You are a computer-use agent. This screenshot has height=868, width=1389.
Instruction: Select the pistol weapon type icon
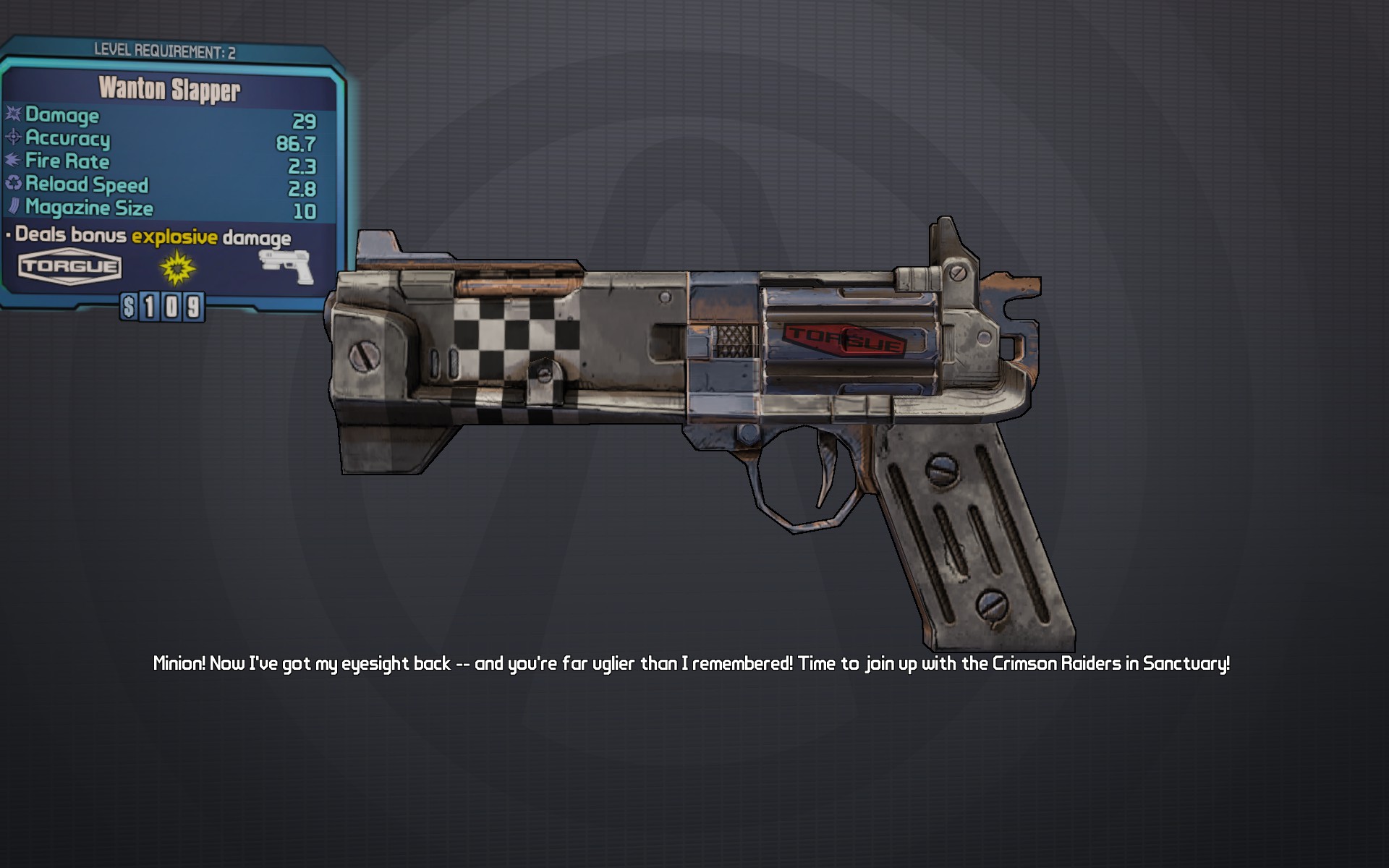[283, 265]
